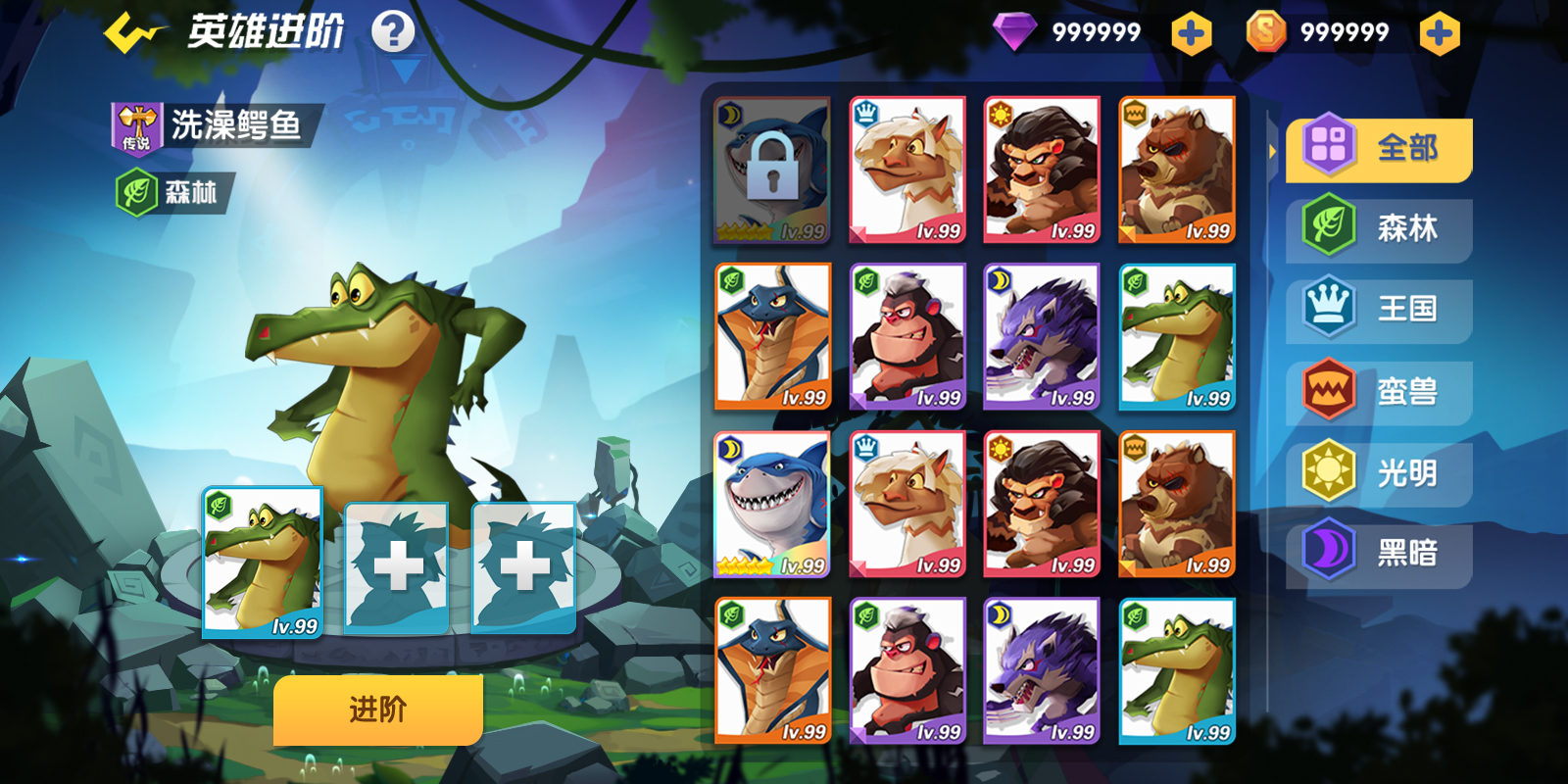Open the help question mark
Screen dimensions: 1568x784
(393, 32)
